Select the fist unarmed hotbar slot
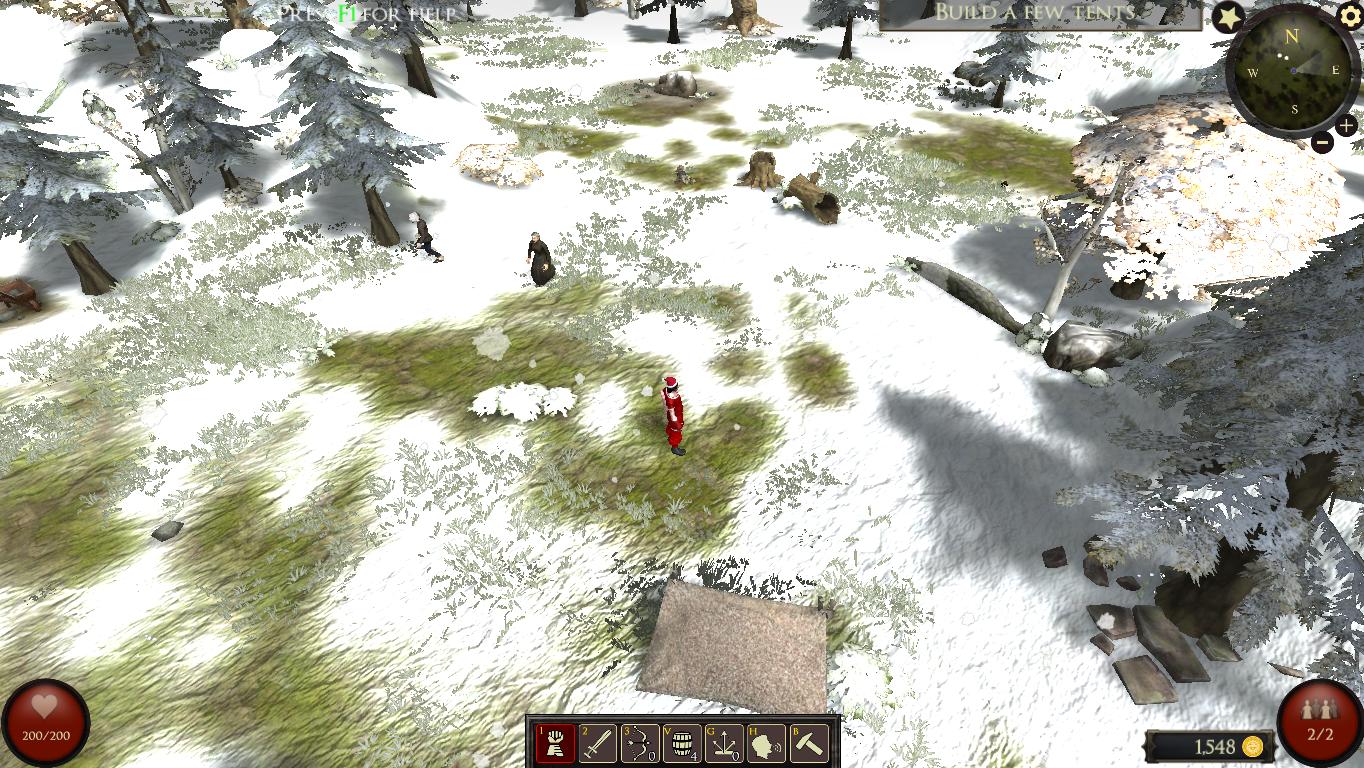1364x768 pixels. (556, 744)
